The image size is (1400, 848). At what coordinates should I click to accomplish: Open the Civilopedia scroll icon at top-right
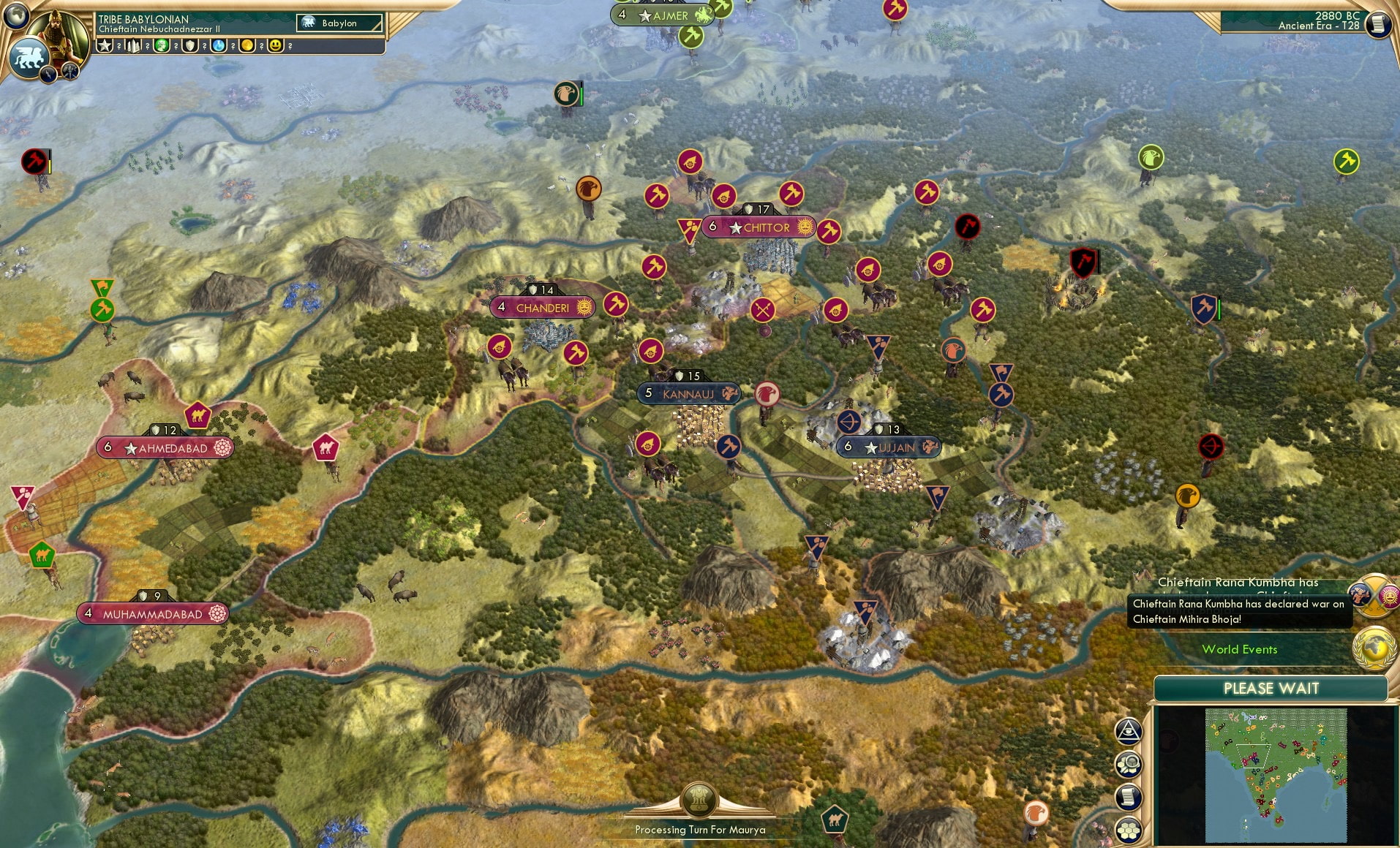[x=1378, y=23]
